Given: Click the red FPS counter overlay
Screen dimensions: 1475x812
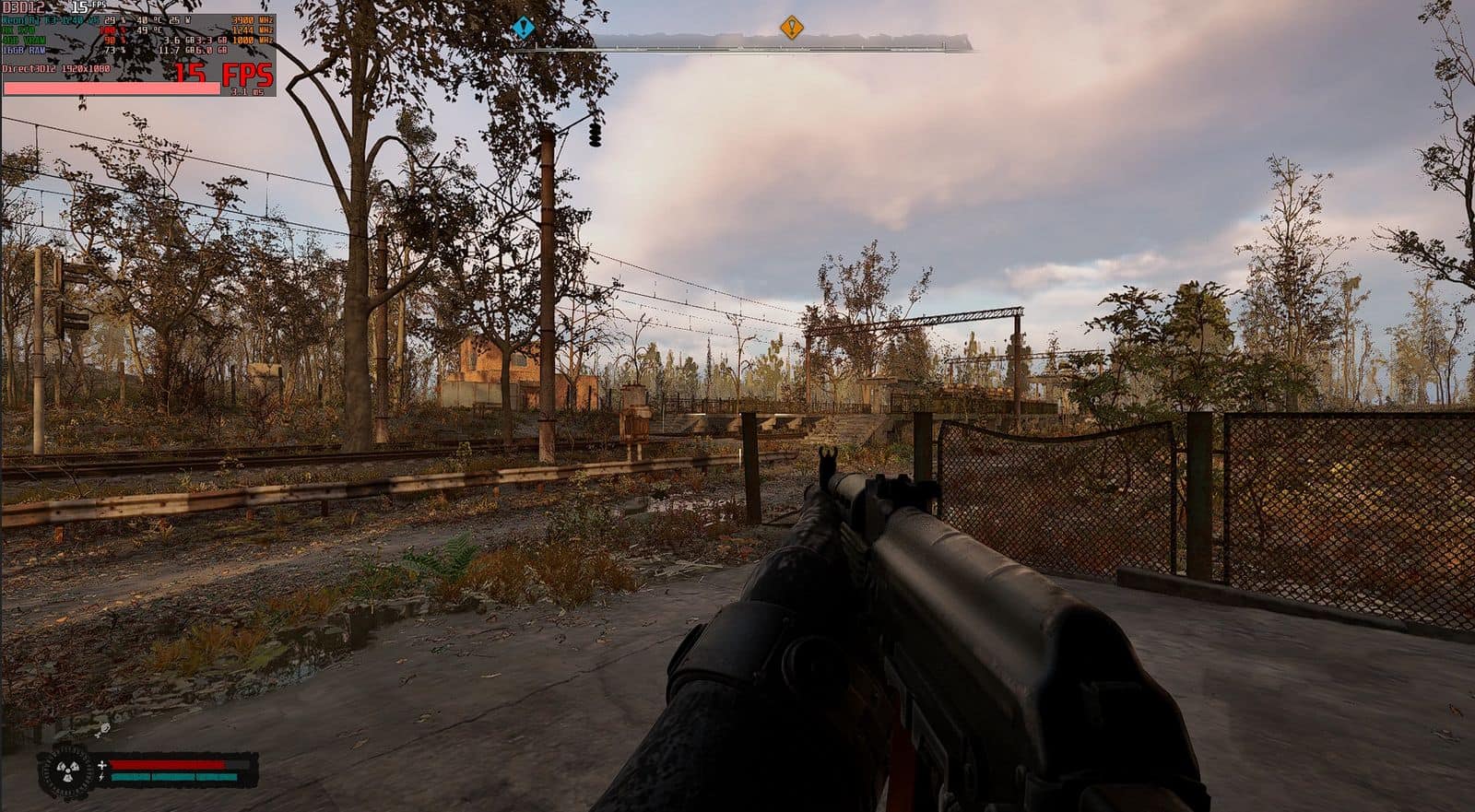Looking at the screenshot, I should pos(224,75).
